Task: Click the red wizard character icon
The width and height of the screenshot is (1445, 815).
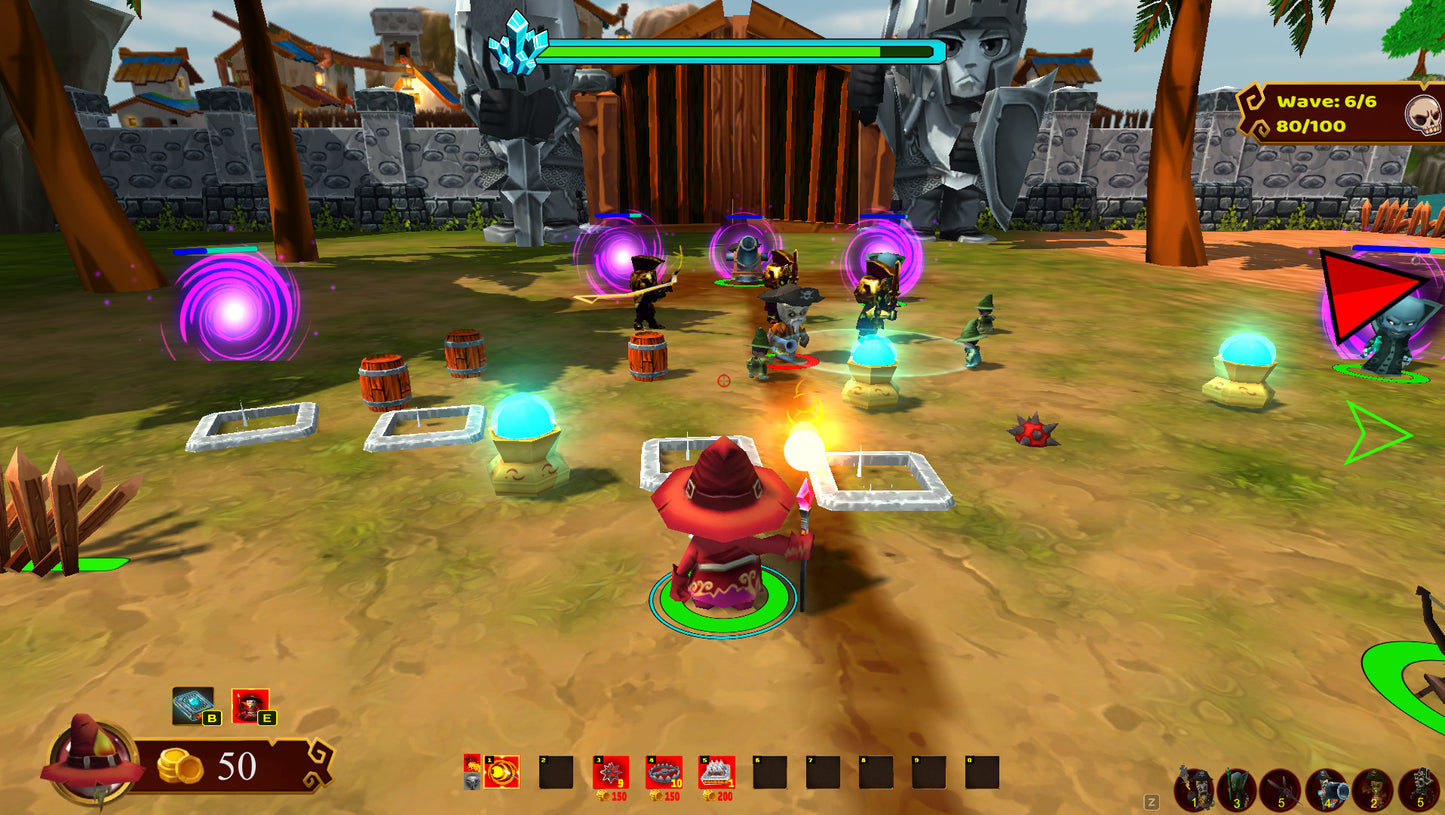Action: 249,705
